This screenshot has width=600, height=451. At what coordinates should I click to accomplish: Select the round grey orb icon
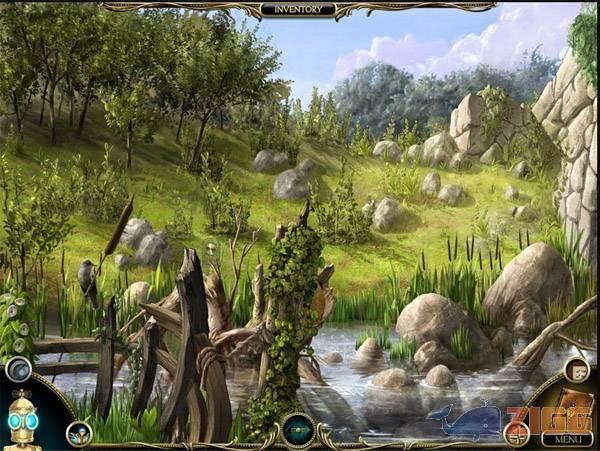click(x=18, y=370)
